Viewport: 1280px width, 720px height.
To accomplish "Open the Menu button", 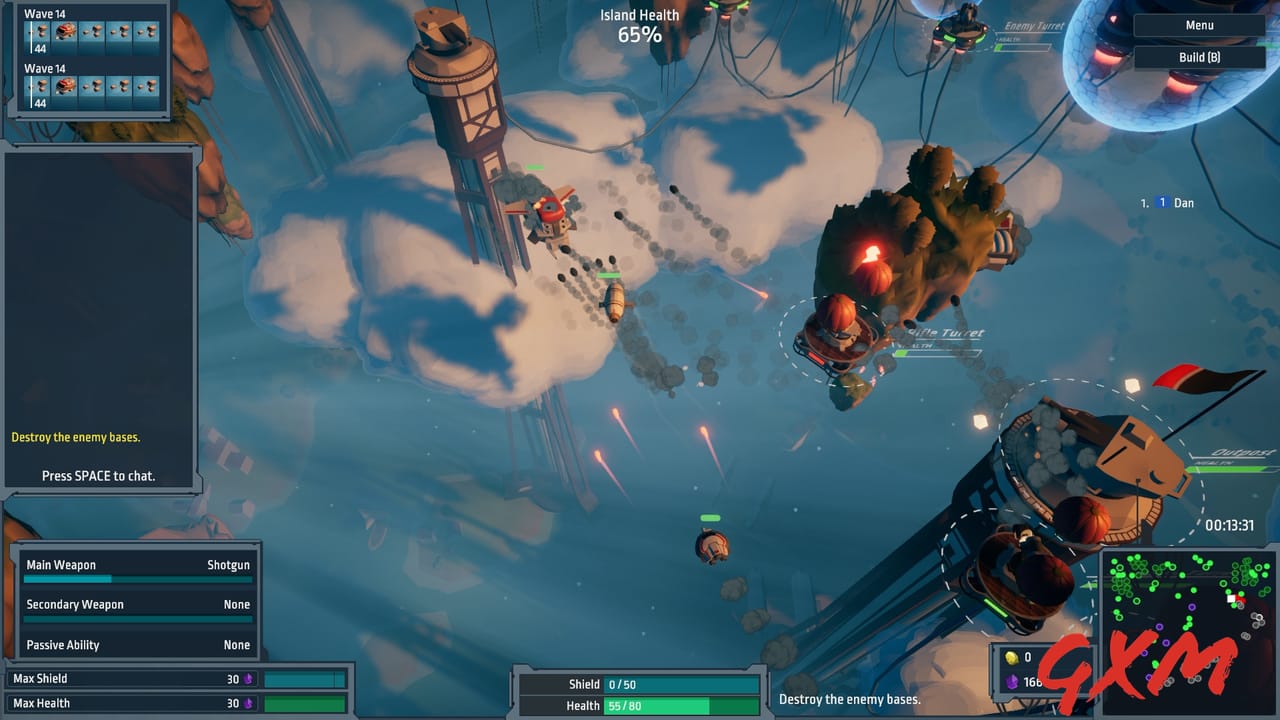I will pyautogui.click(x=1198, y=24).
